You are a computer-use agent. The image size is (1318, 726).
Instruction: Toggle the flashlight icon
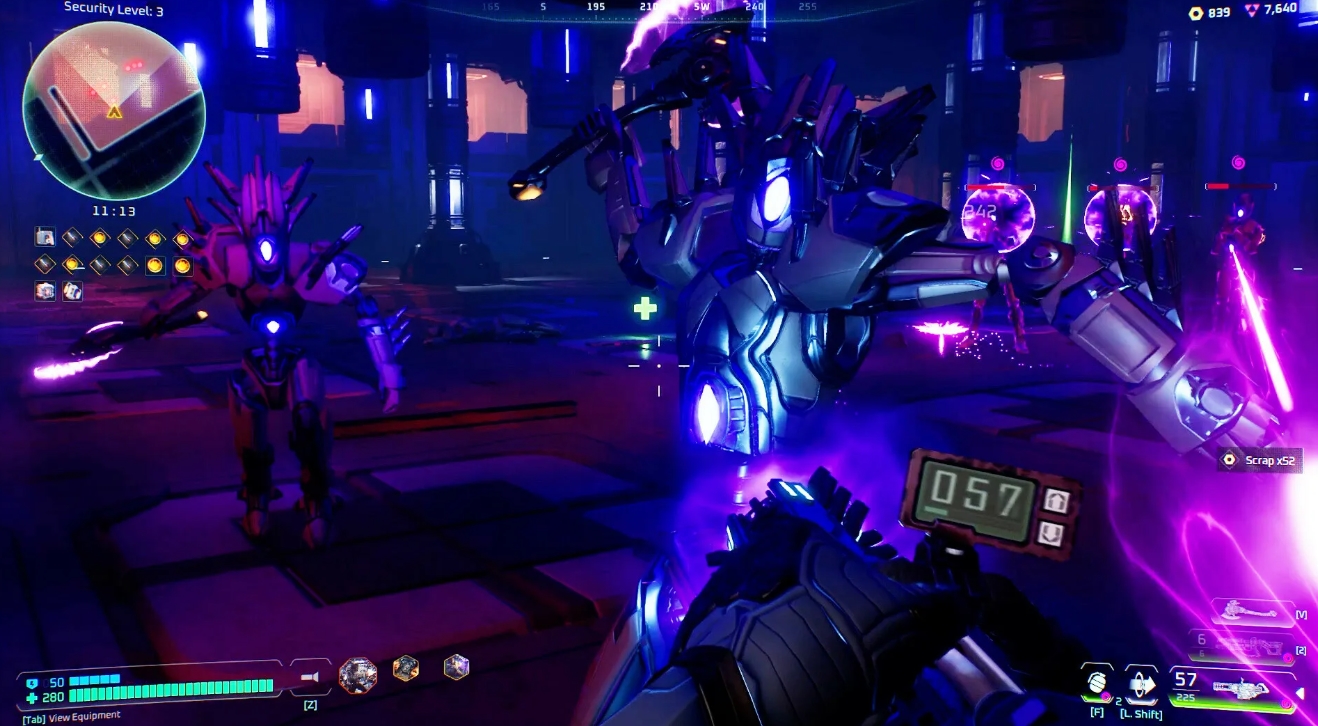310,677
